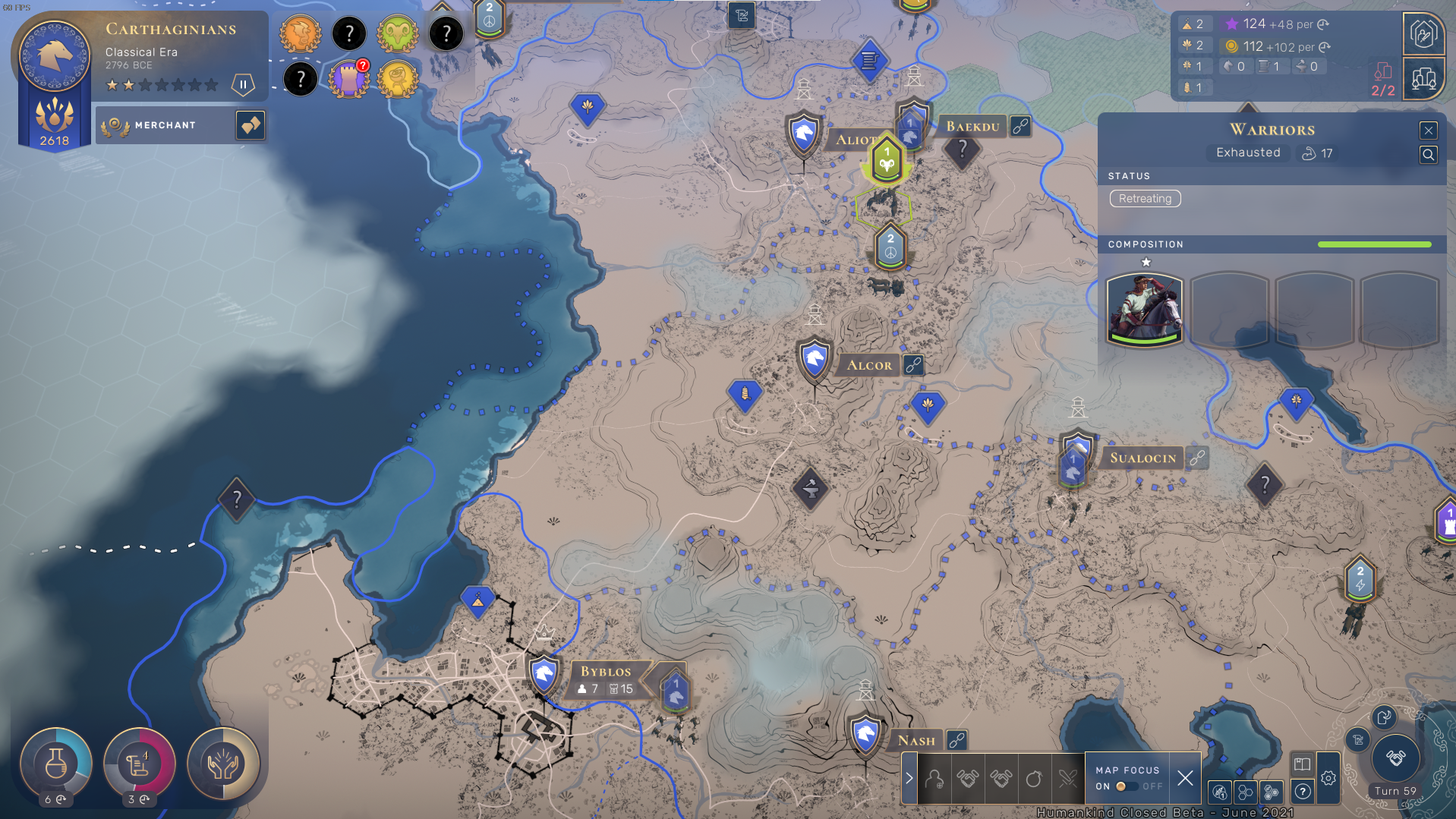Expand the bottom toolbar arrow
This screenshot has width=1456, height=819.
(x=909, y=778)
